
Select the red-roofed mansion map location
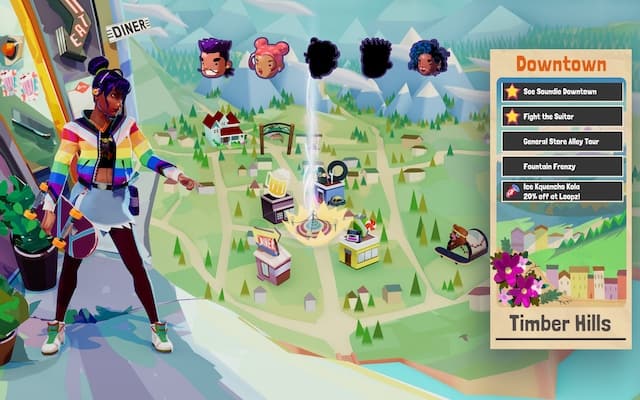click(x=222, y=128)
